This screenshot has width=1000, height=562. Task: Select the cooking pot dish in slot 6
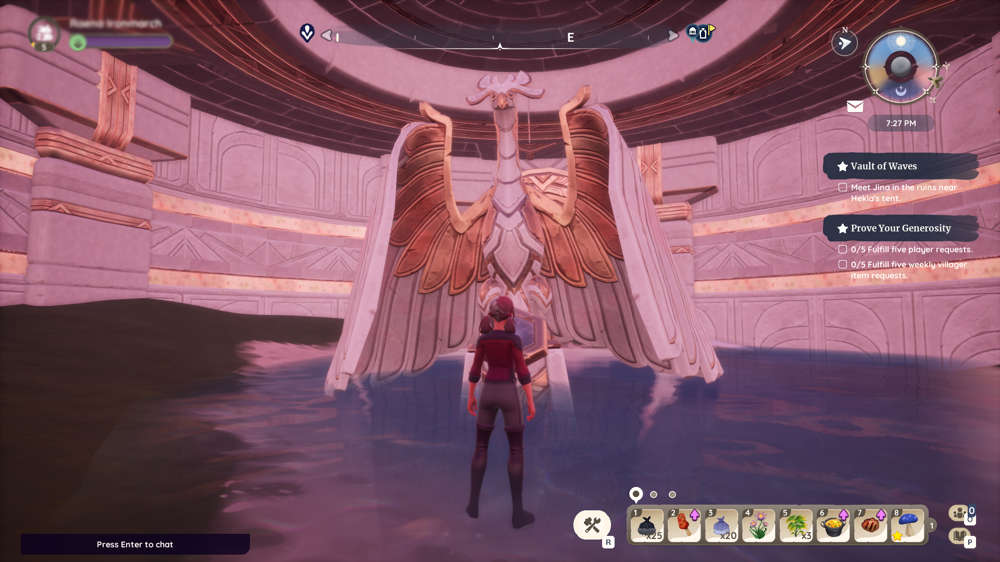(834, 525)
